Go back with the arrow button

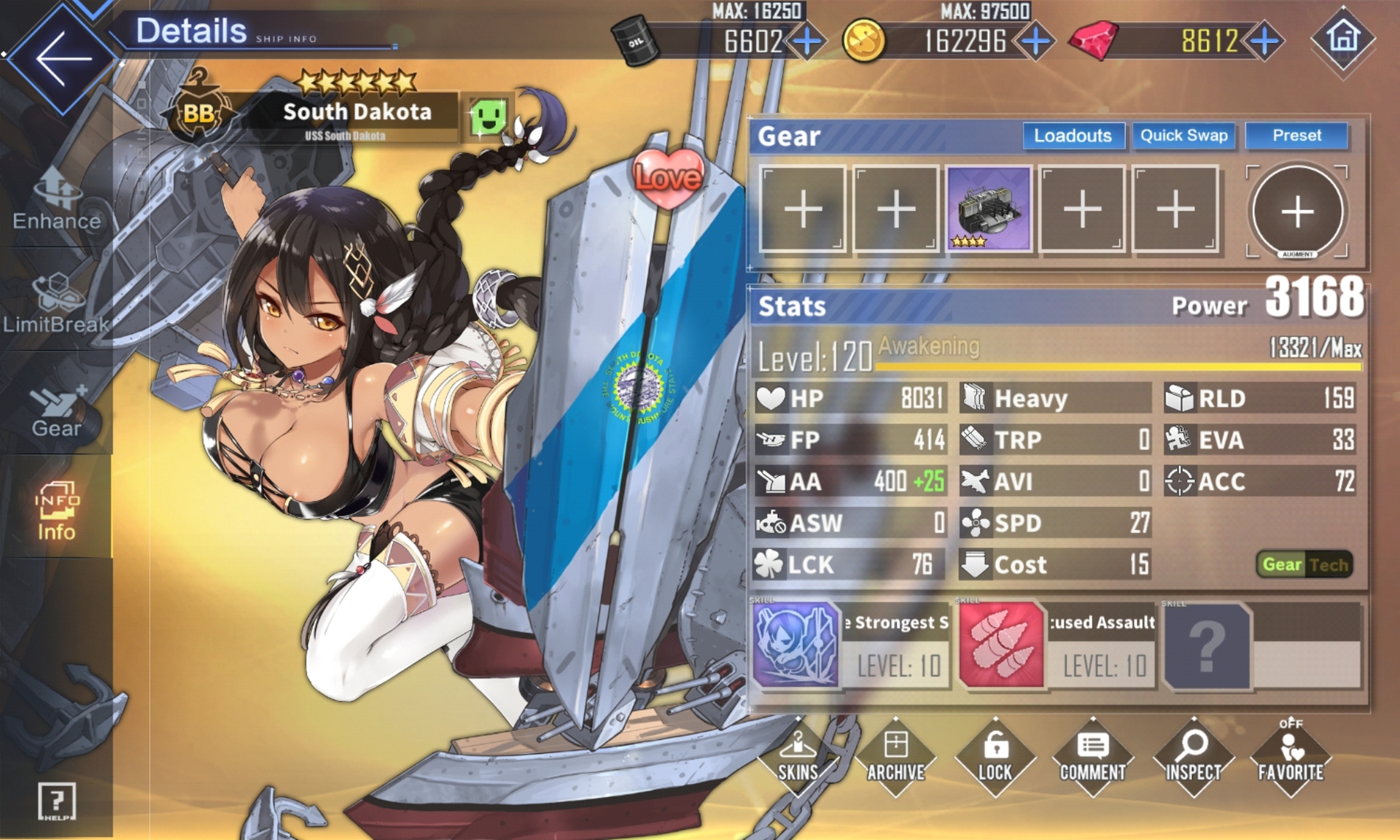point(63,58)
